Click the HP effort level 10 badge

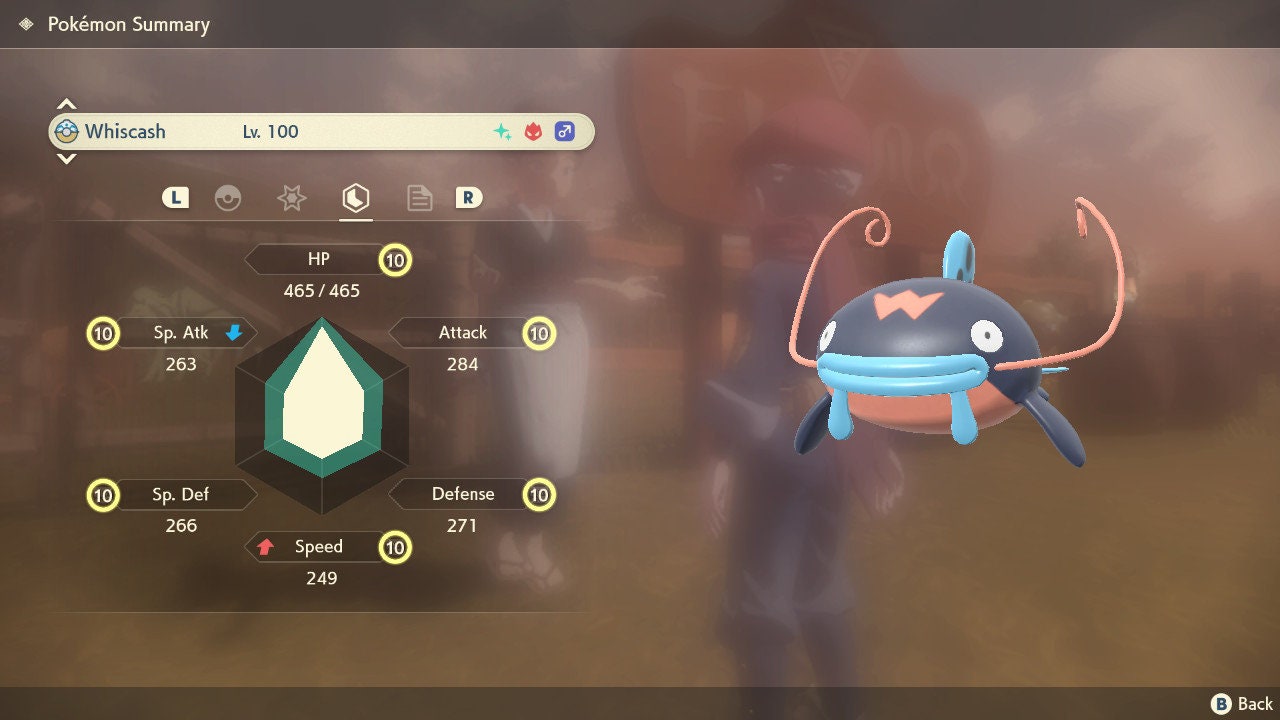tap(394, 259)
